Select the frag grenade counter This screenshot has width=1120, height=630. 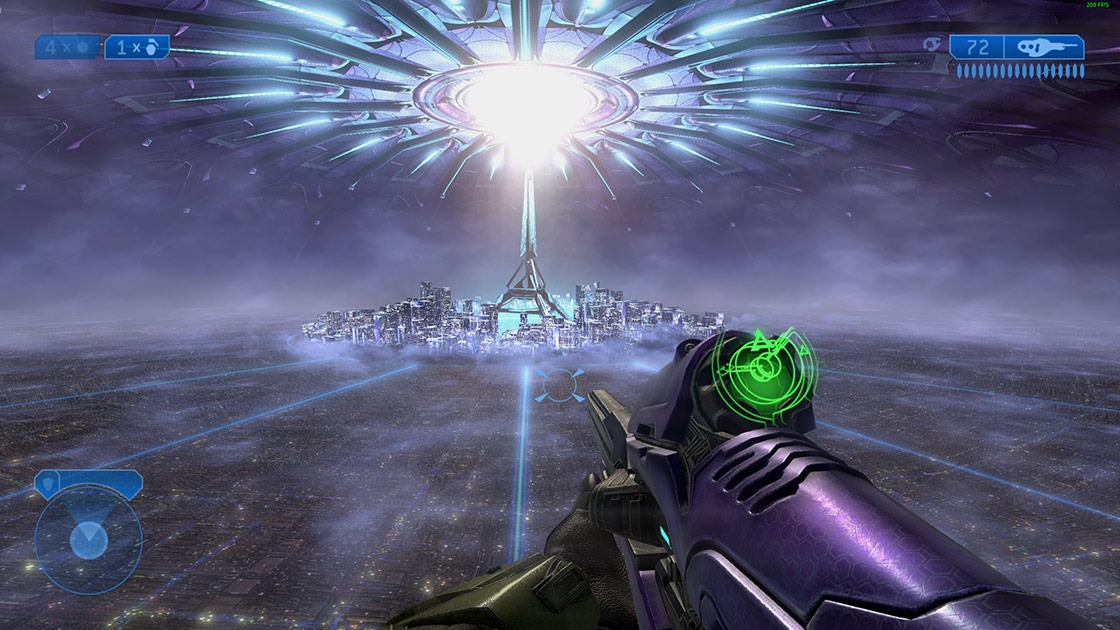click(137, 47)
